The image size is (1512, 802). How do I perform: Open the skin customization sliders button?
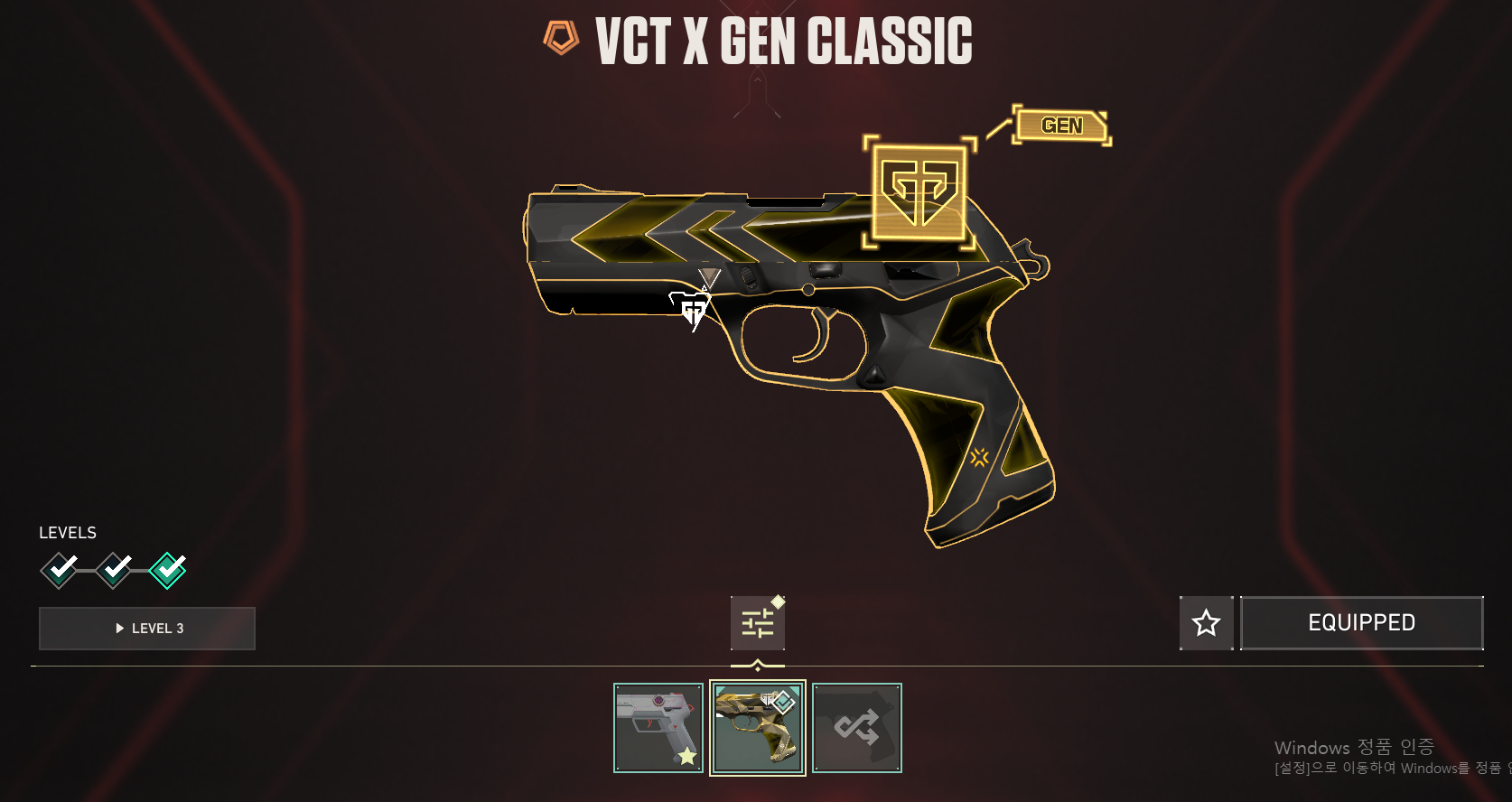[757, 623]
